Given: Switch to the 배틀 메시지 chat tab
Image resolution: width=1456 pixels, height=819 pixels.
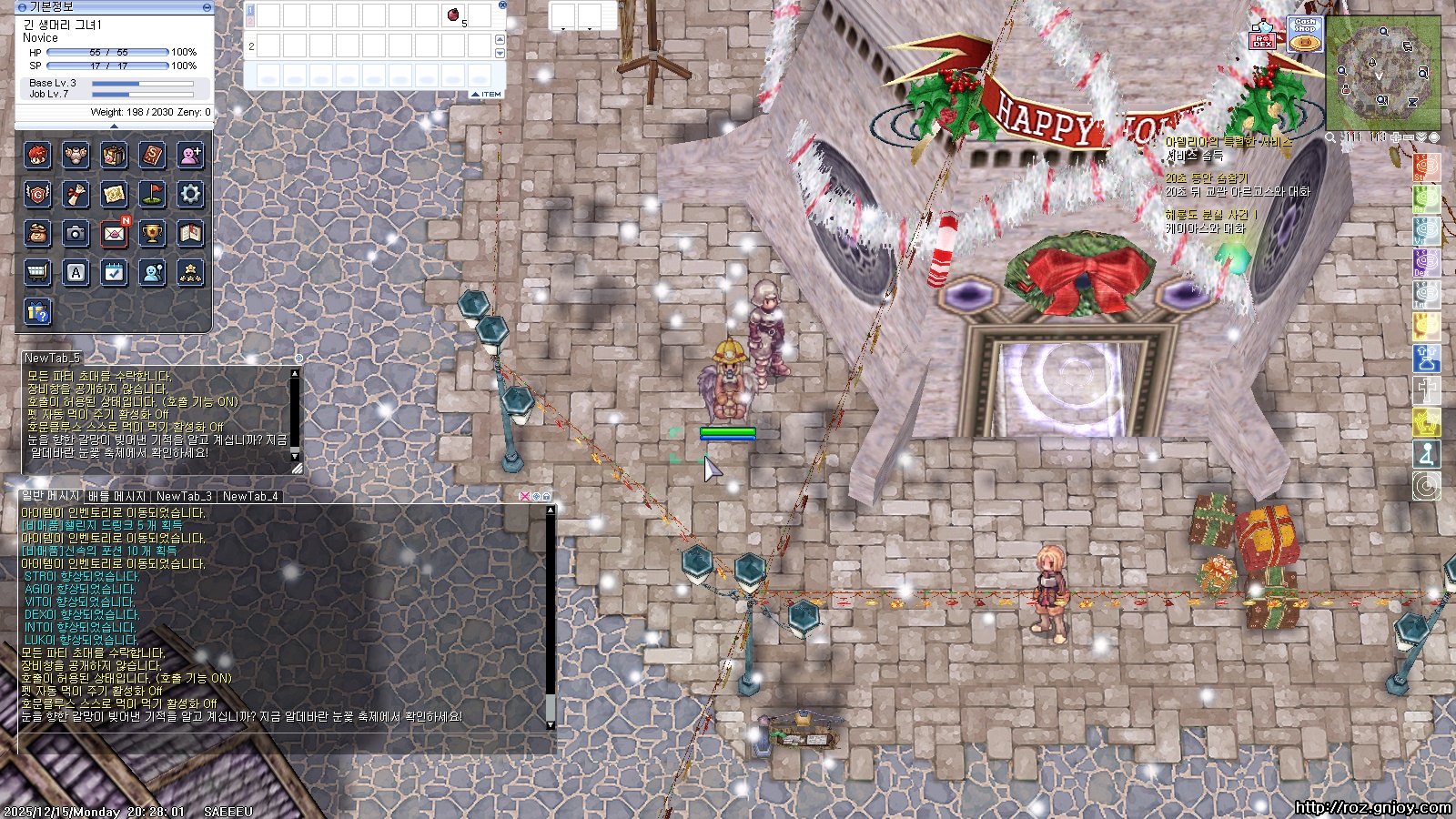Looking at the screenshot, I should point(116,496).
